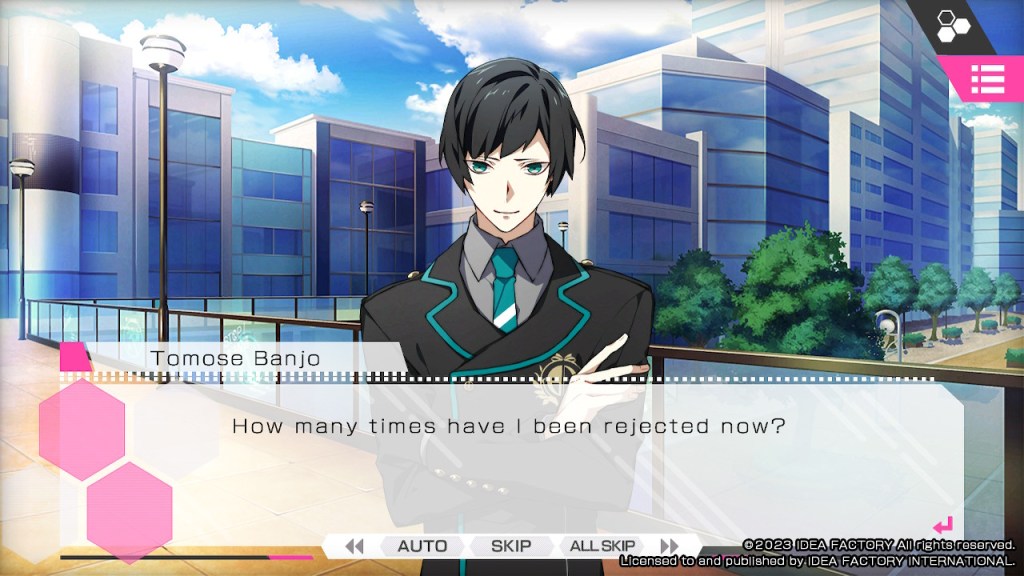Image resolution: width=1024 pixels, height=576 pixels.
Task: Click the fast-forward double-arrow button
Action: pyautogui.click(x=669, y=546)
